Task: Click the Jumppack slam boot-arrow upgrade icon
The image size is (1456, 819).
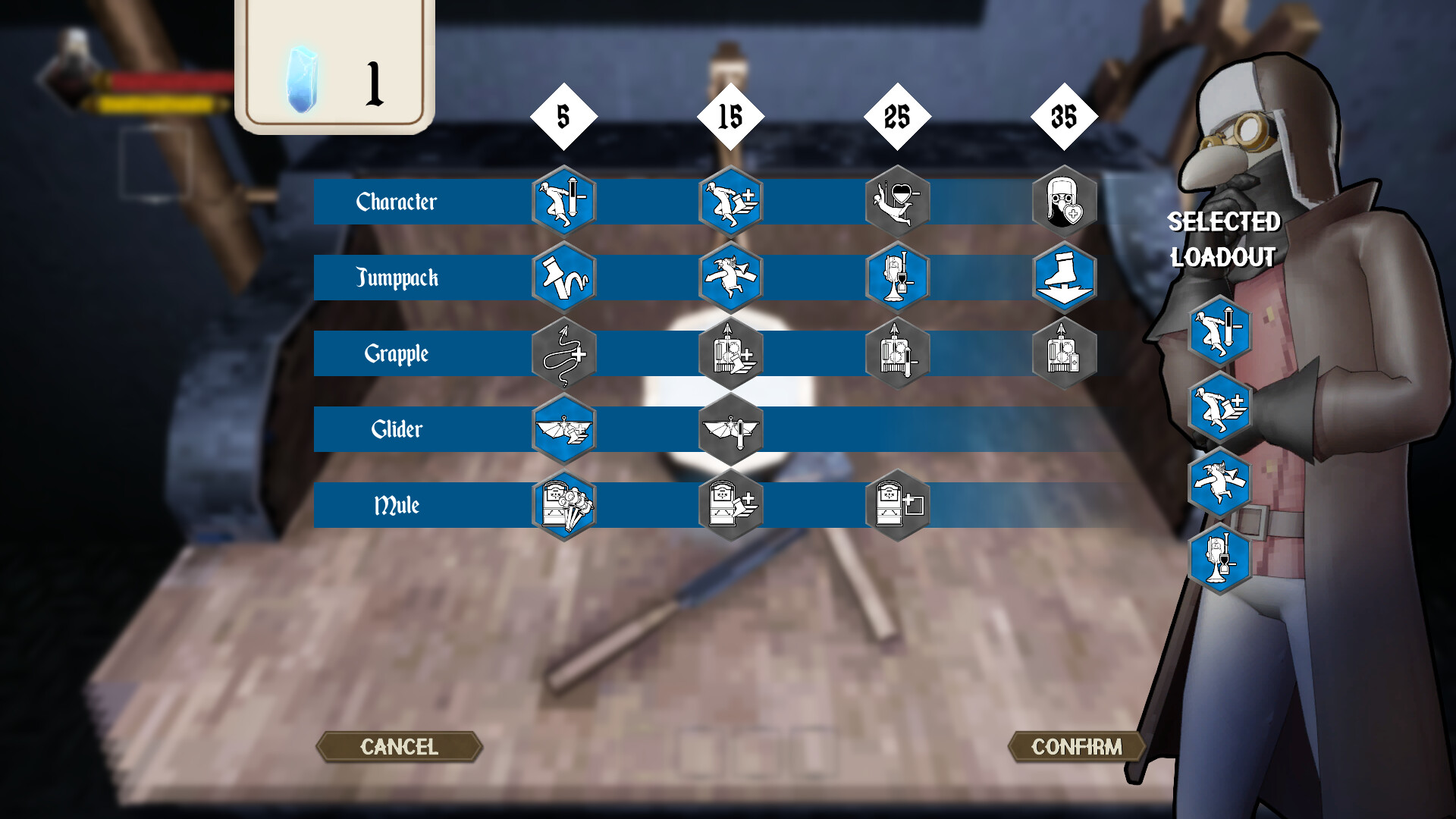Action: pyautogui.click(x=1064, y=278)
